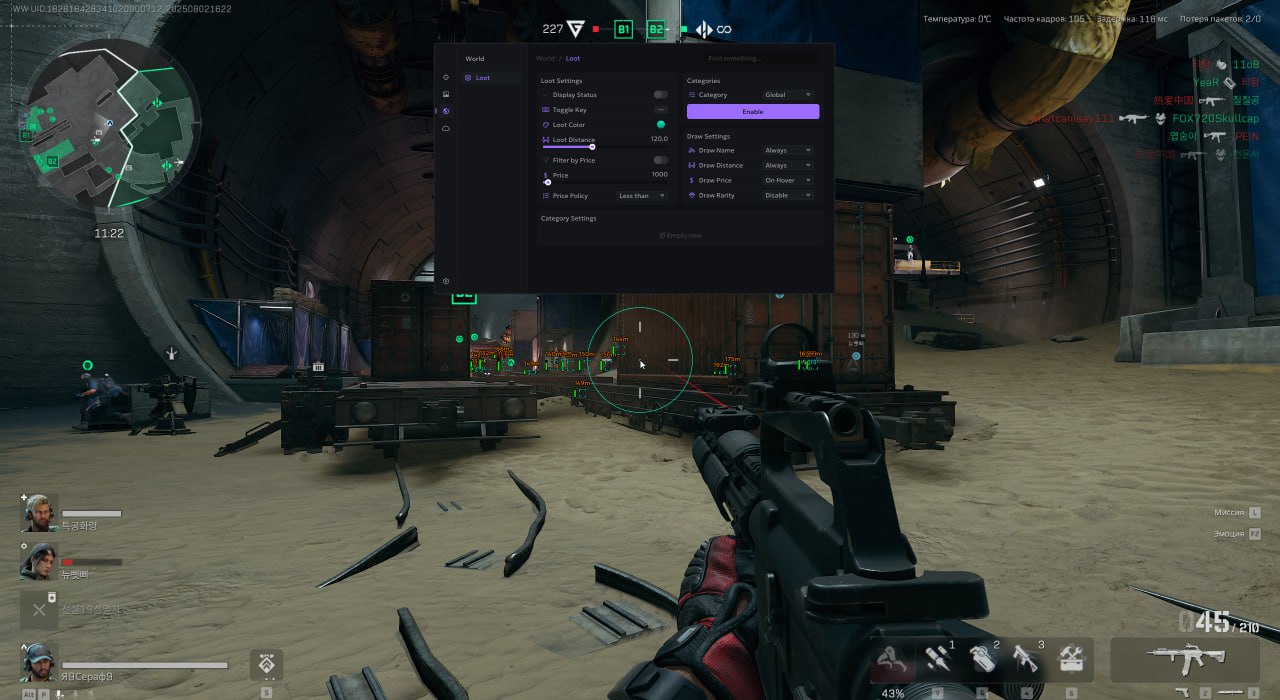The image size is (1280, 700).
Task: Open the Draw Rarity dropdown
Action: (787, 196)
